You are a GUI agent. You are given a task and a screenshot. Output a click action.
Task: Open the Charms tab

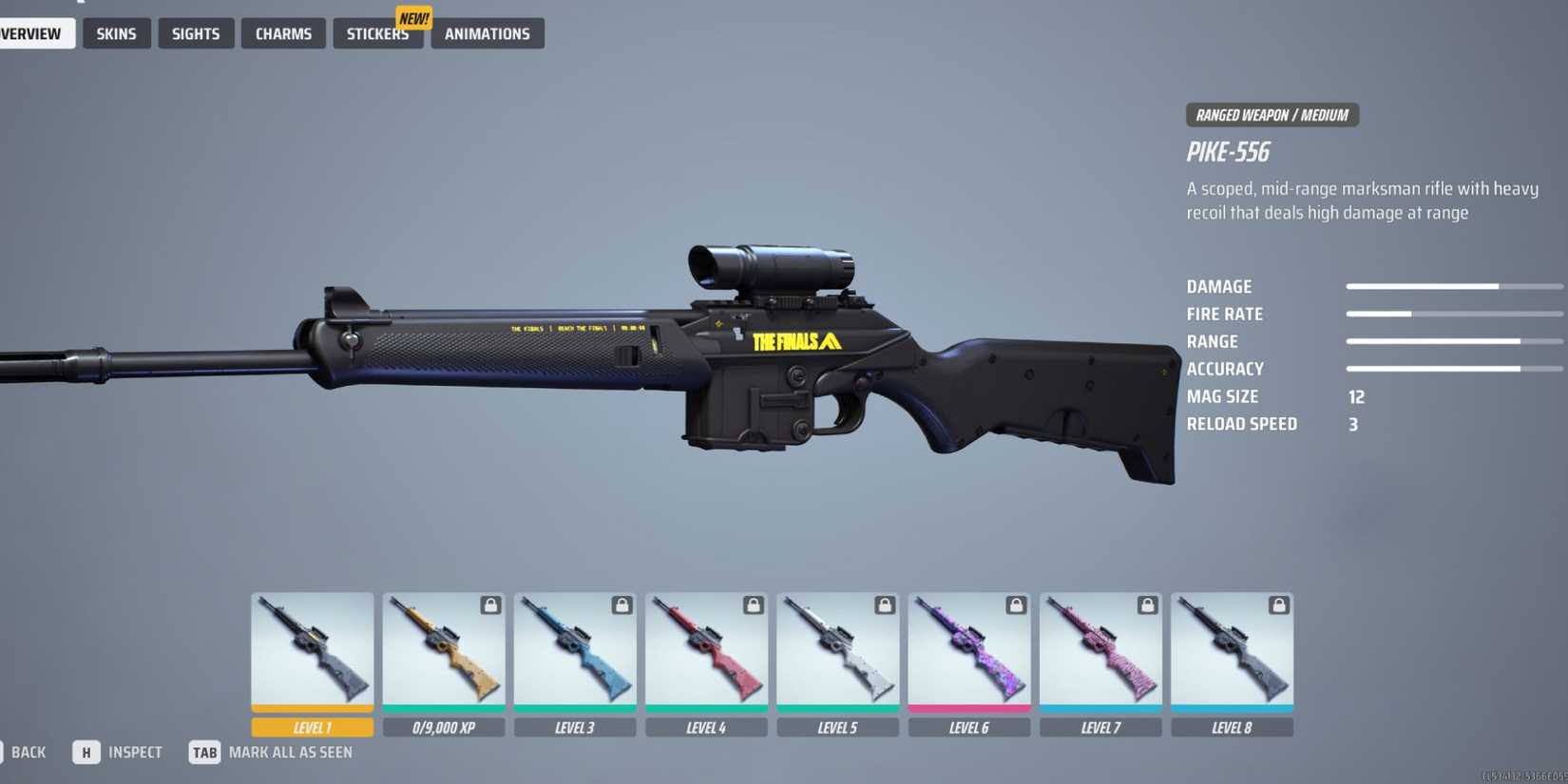click(x=283, y=33)
